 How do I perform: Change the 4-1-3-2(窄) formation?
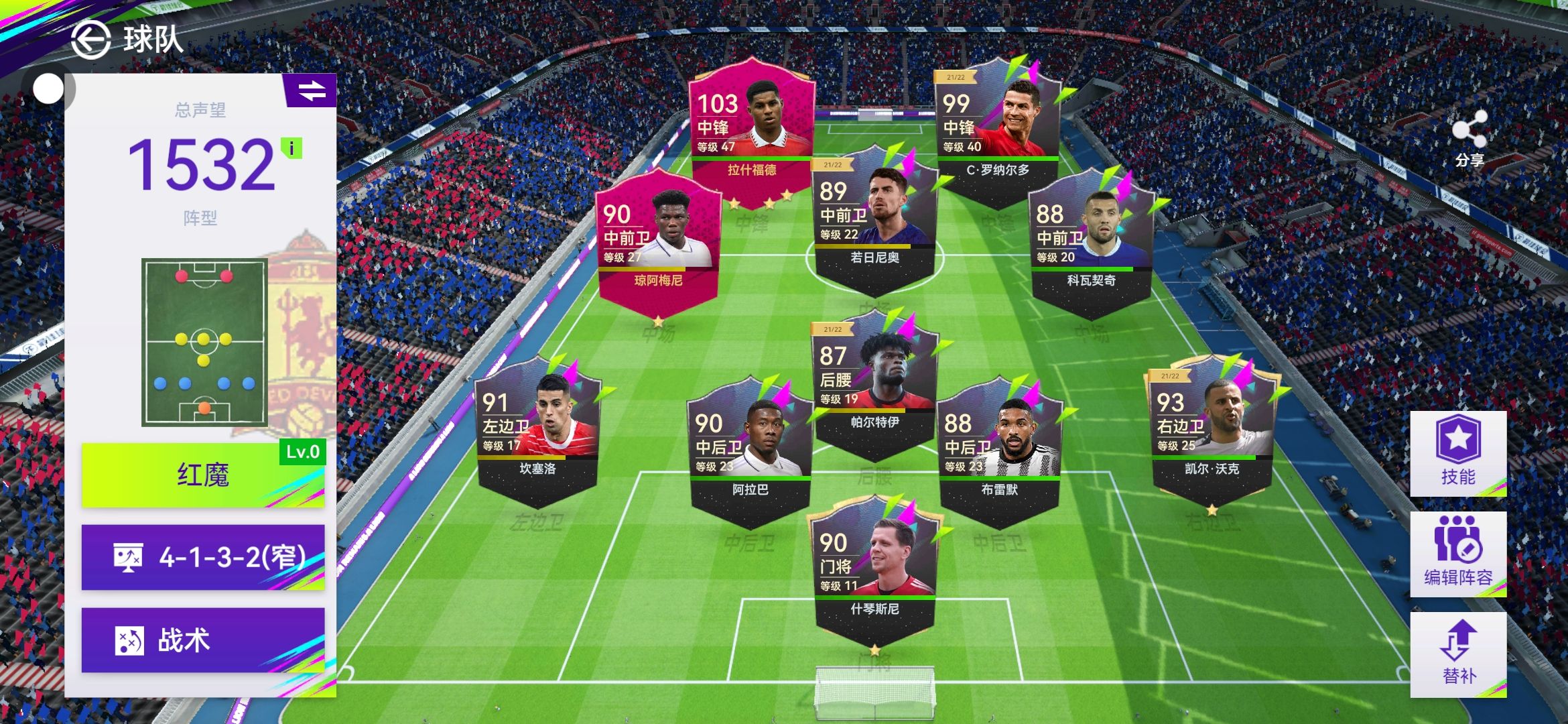(203, 558)
